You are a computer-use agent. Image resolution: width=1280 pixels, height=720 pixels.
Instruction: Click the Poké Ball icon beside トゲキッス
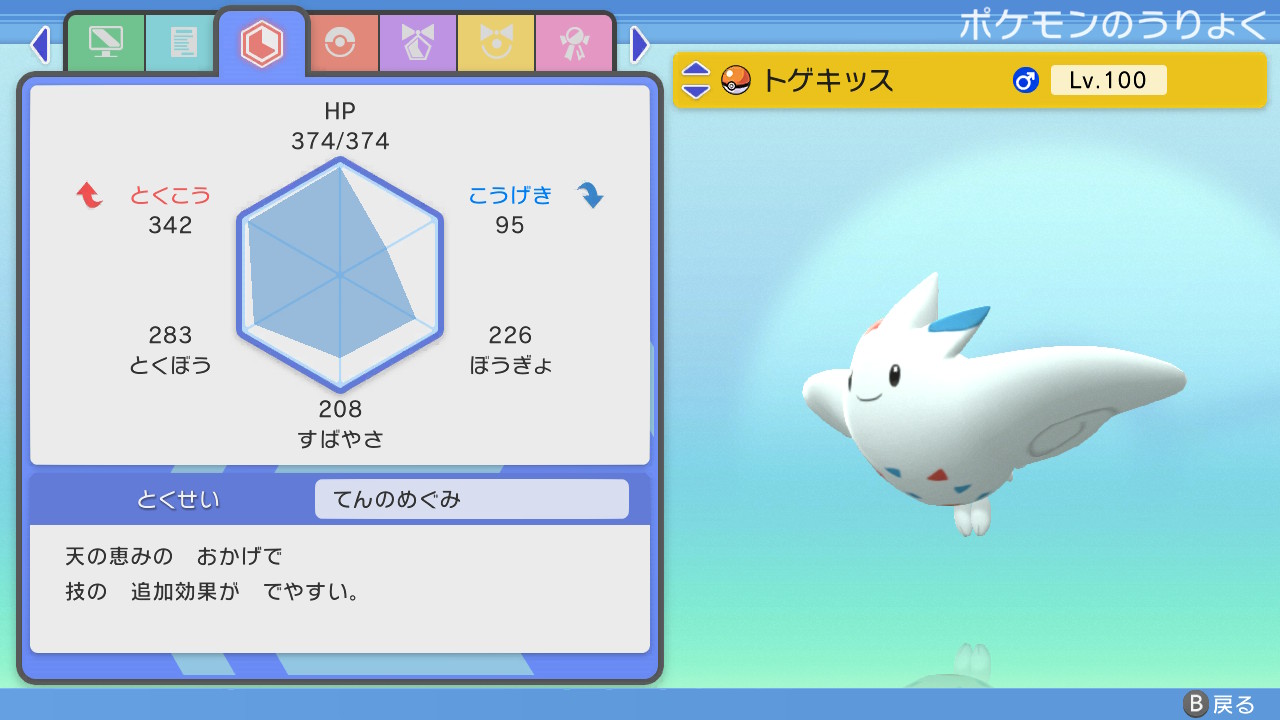(735, 80)
